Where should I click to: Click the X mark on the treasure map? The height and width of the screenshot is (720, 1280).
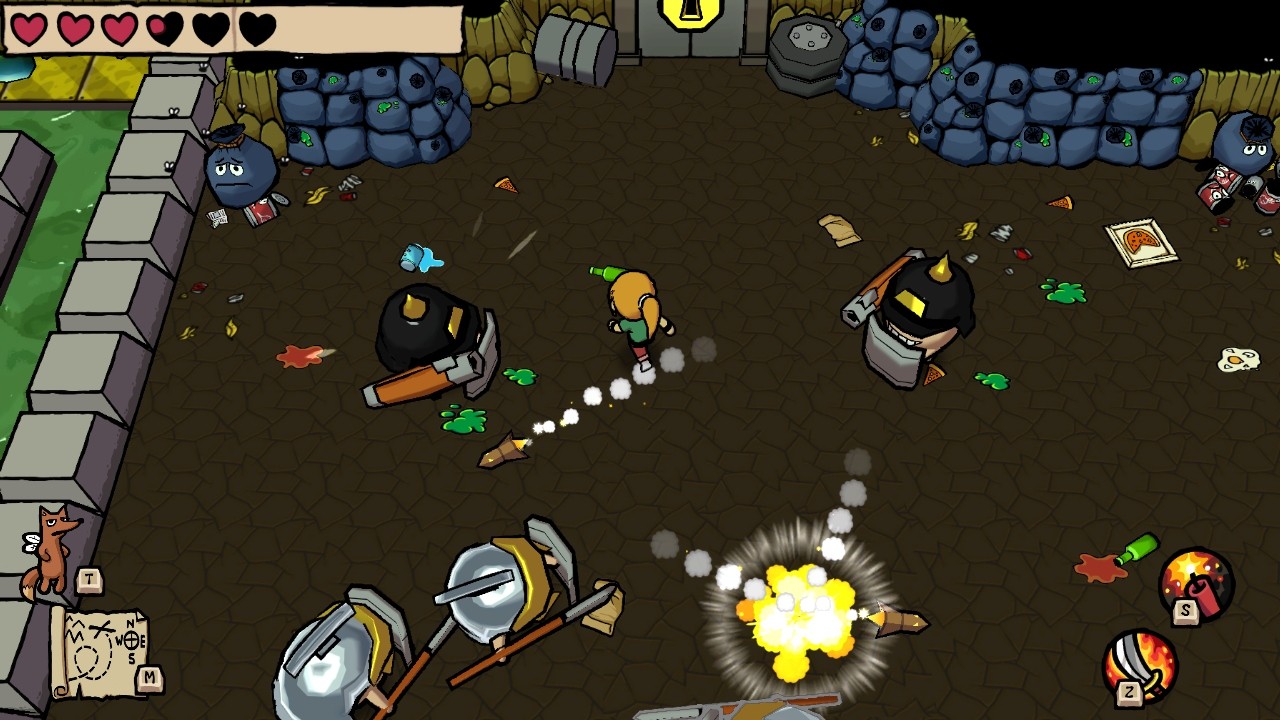click(x=100, y=627)
